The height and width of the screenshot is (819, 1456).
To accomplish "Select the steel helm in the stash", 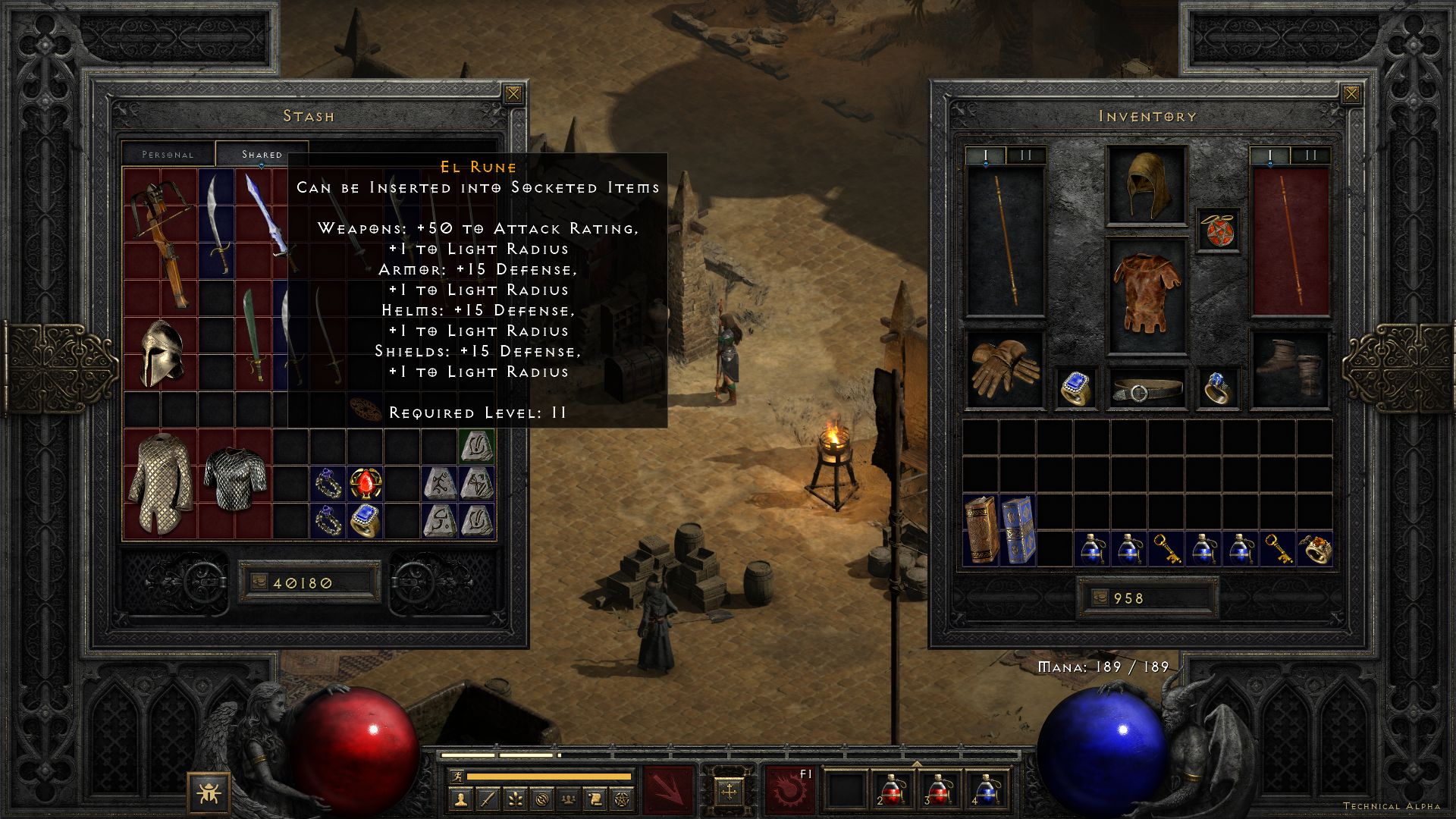I will coord(161,353).
